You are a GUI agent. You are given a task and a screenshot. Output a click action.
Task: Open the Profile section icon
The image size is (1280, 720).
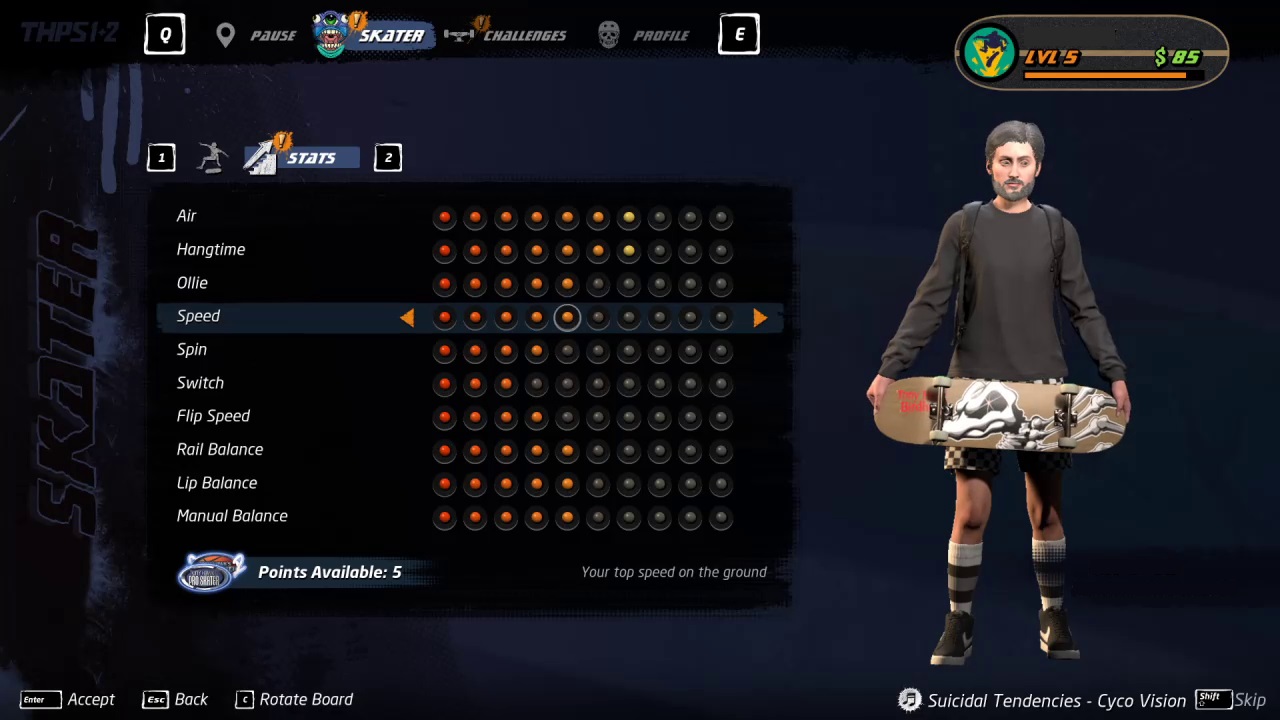pos(608,34)
